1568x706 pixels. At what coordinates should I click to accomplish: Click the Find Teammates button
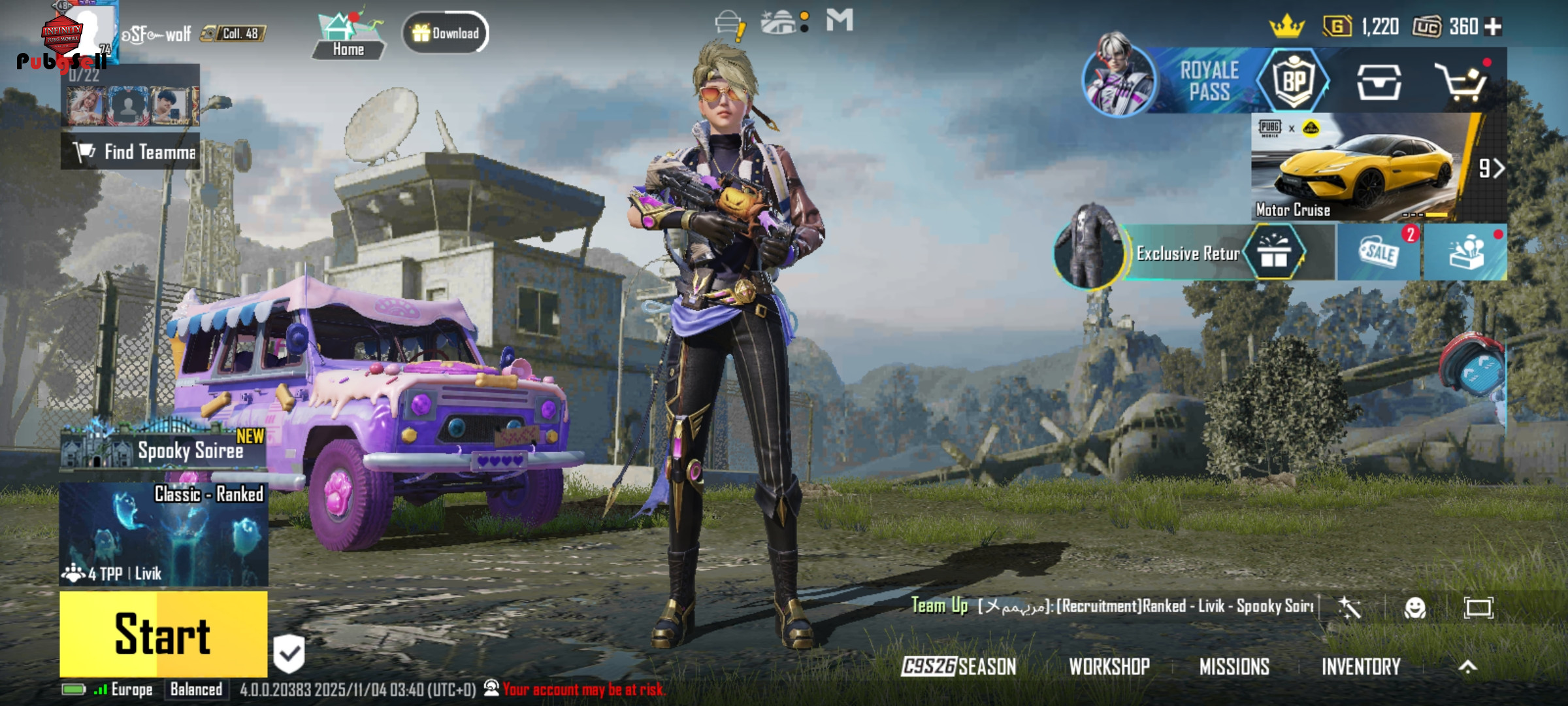coord(131,152)
